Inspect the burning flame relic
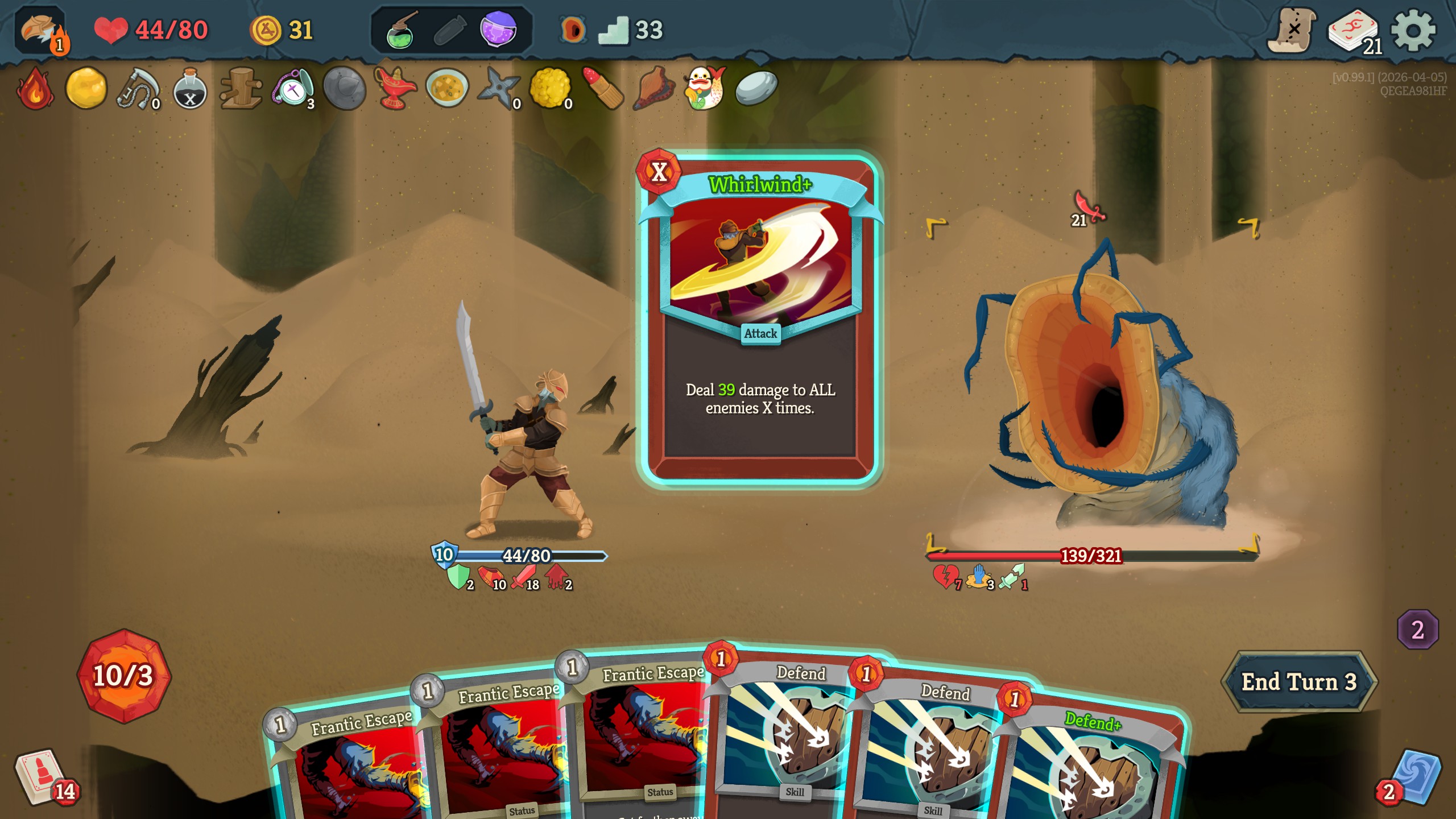Image resolution: width=1456 pixels, height=819 pixels. pos(35,89)
